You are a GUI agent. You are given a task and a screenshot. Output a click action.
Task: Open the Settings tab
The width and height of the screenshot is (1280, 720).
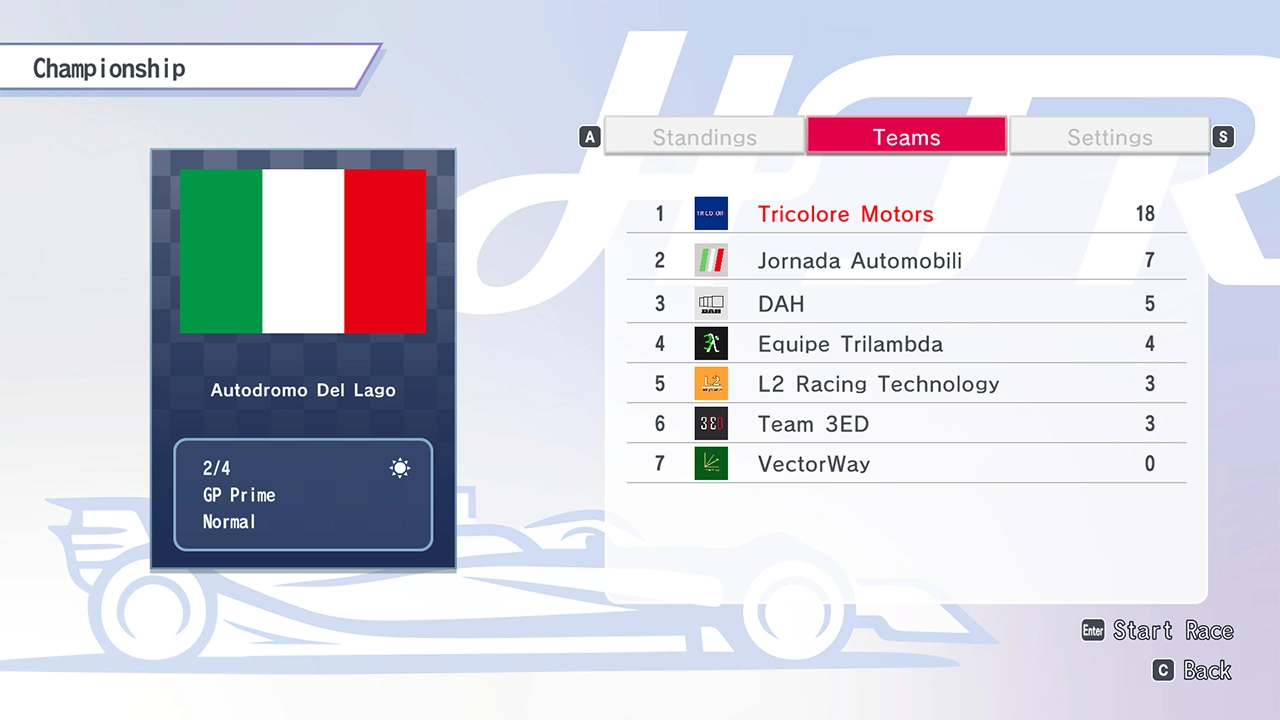pyautogui.click(x=1109, y=137)
